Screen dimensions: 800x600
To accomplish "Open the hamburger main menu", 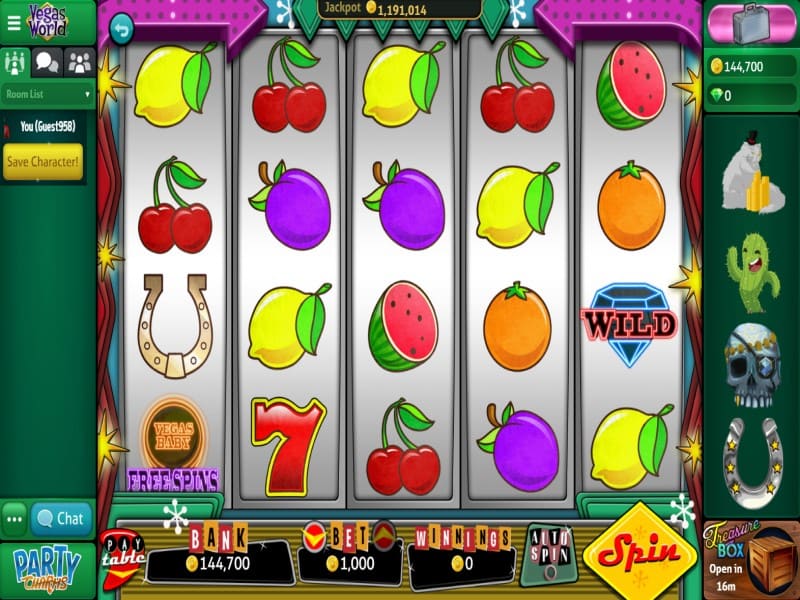I will tap(13, 22).
